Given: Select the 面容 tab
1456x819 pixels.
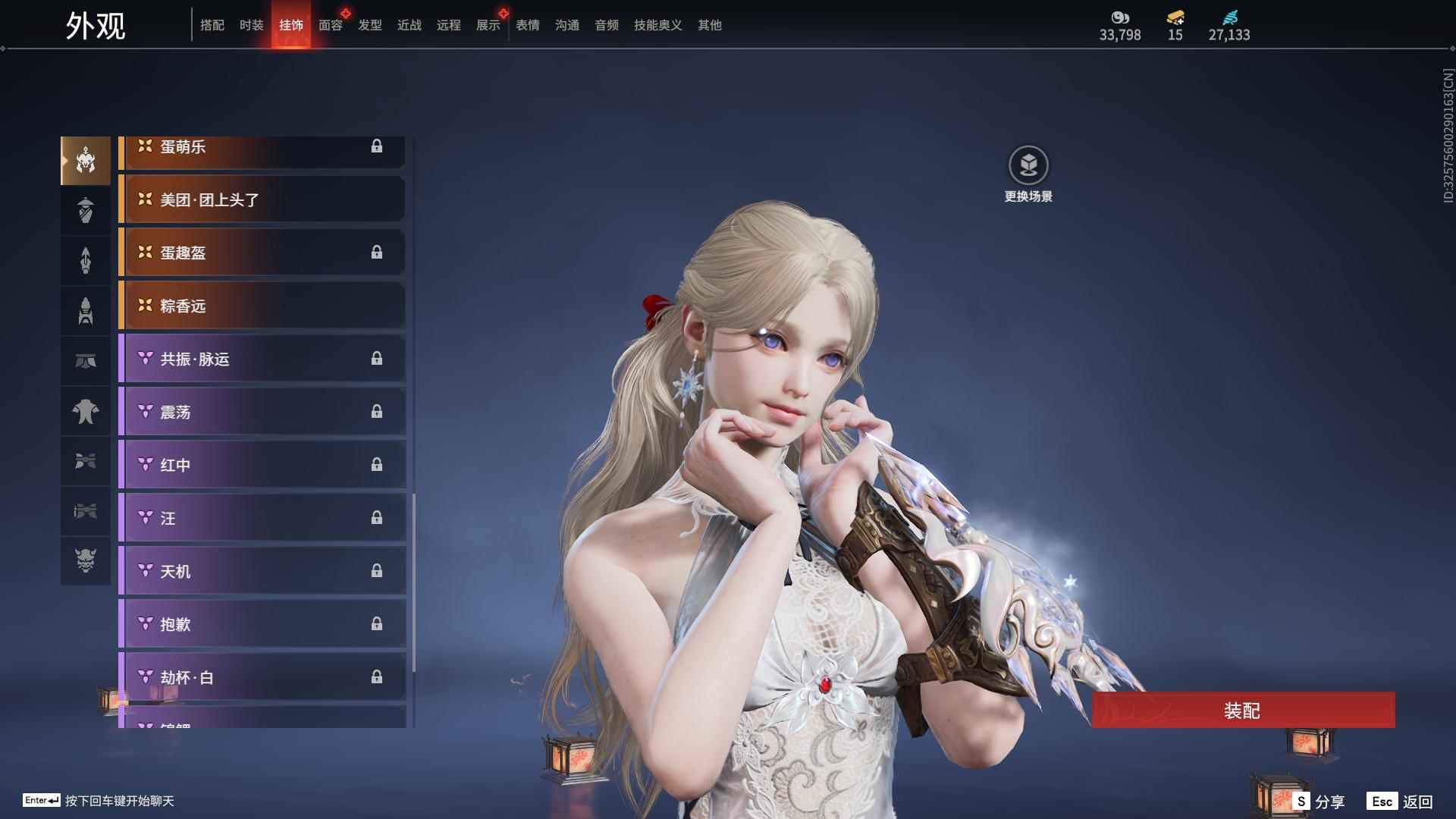Looking at the screenshot, I should [x=331, y=25].
